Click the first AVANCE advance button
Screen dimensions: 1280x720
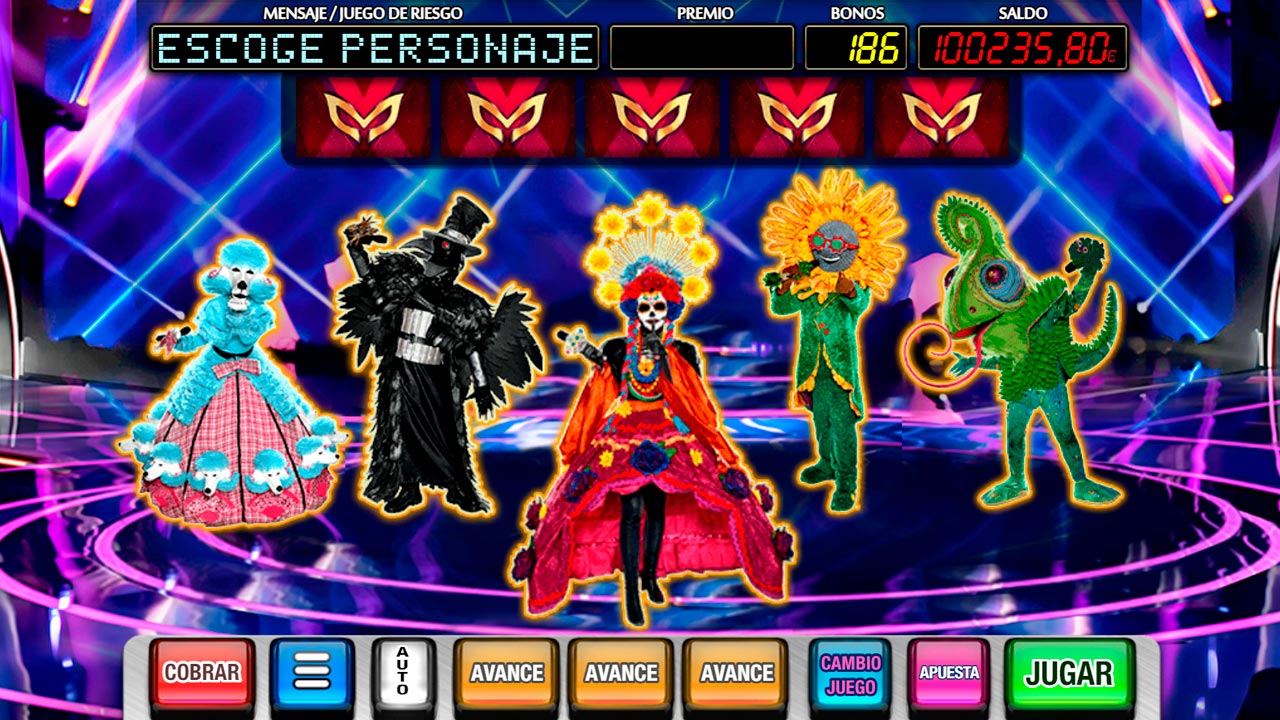point(506,670)
